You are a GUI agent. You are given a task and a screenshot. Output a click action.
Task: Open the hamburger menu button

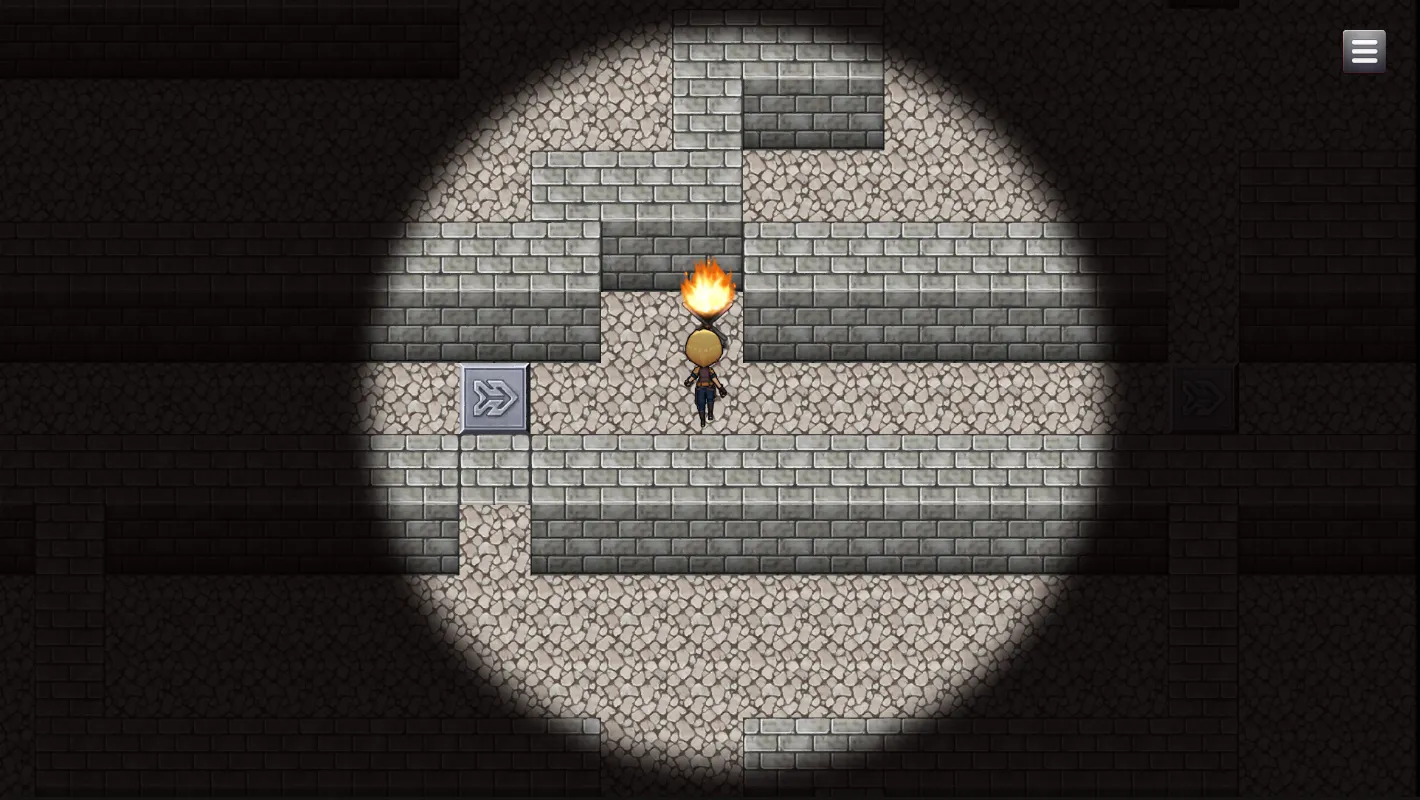(x=1364, y=51)
